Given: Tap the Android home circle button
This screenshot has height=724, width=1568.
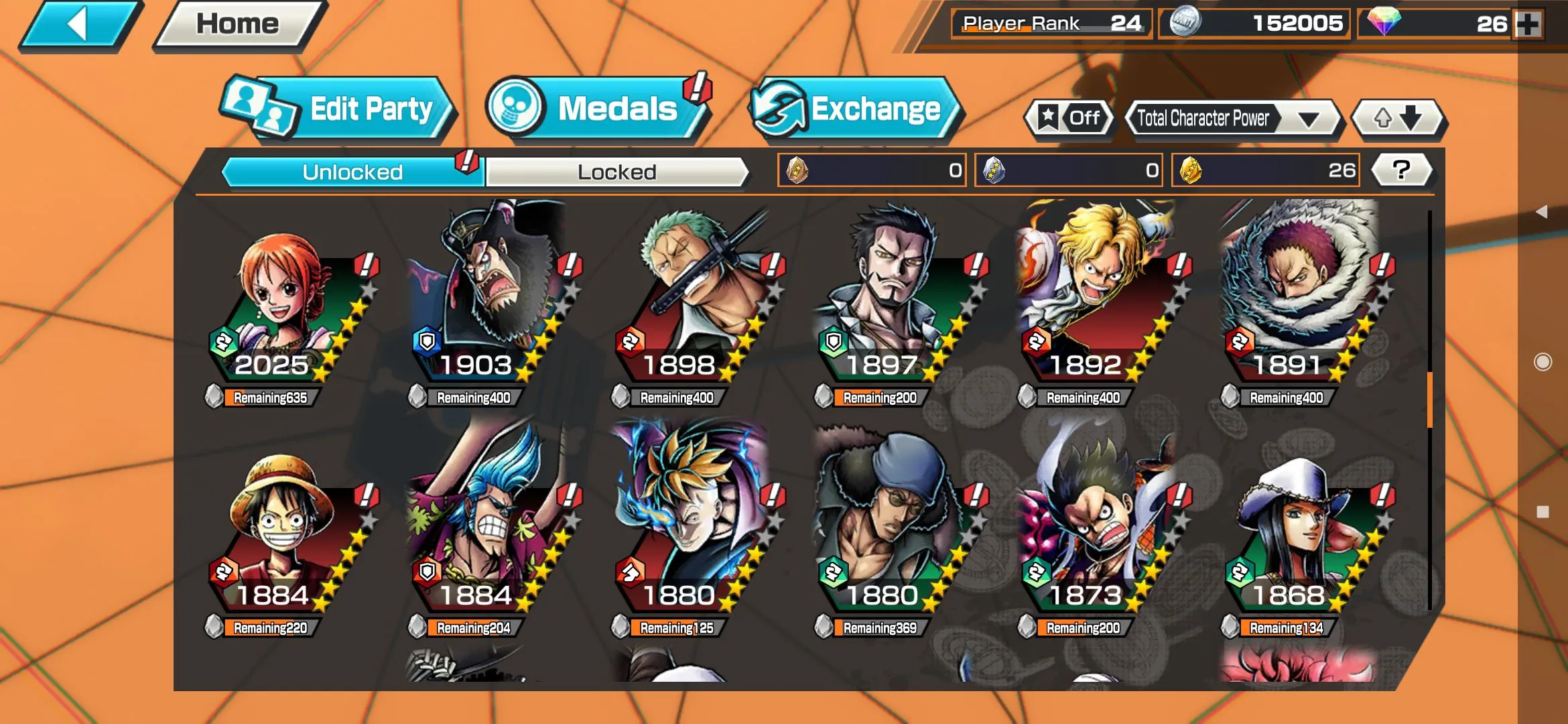Looking at the screenshot, I should click(1543, 362).
